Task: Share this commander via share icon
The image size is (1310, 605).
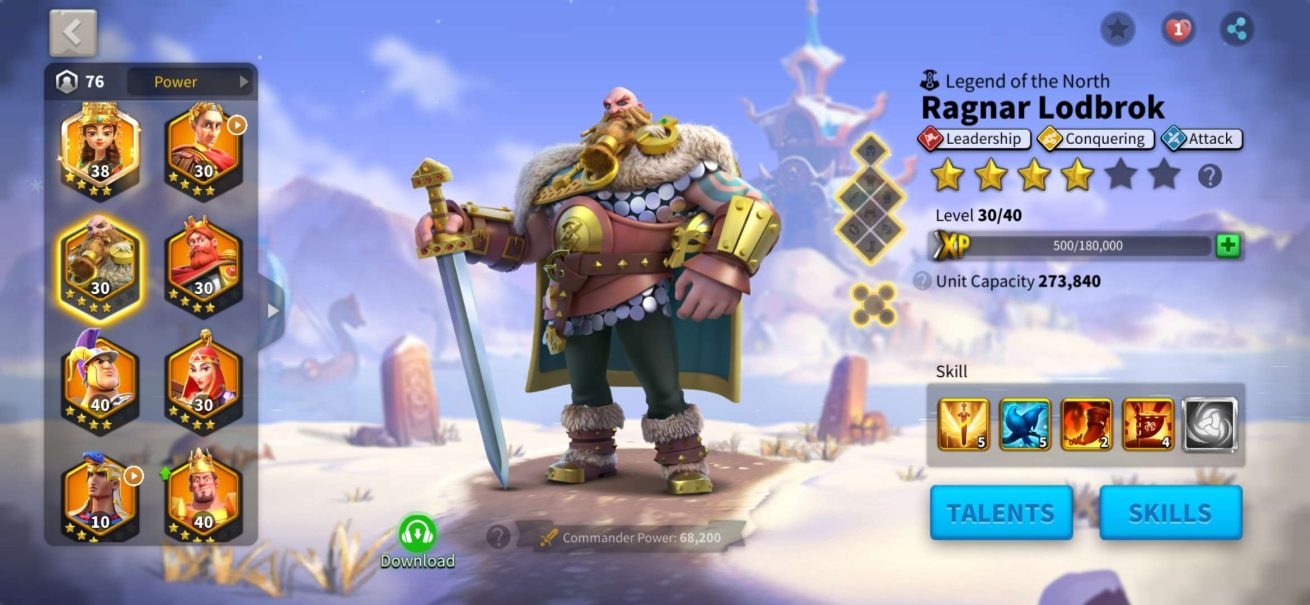Action: click(x=1238, y=29)
